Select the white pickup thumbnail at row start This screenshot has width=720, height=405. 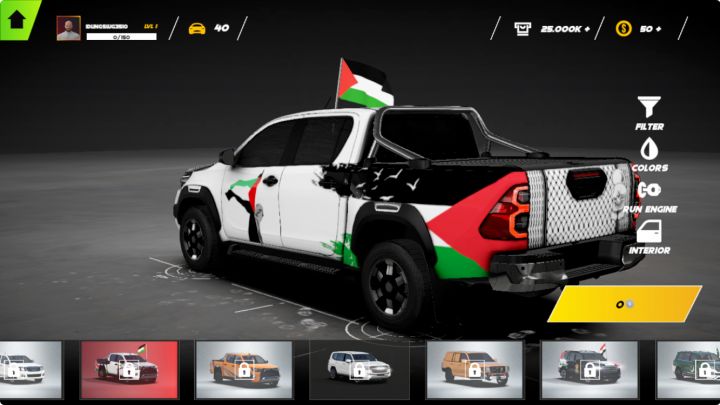pos(30,369)
